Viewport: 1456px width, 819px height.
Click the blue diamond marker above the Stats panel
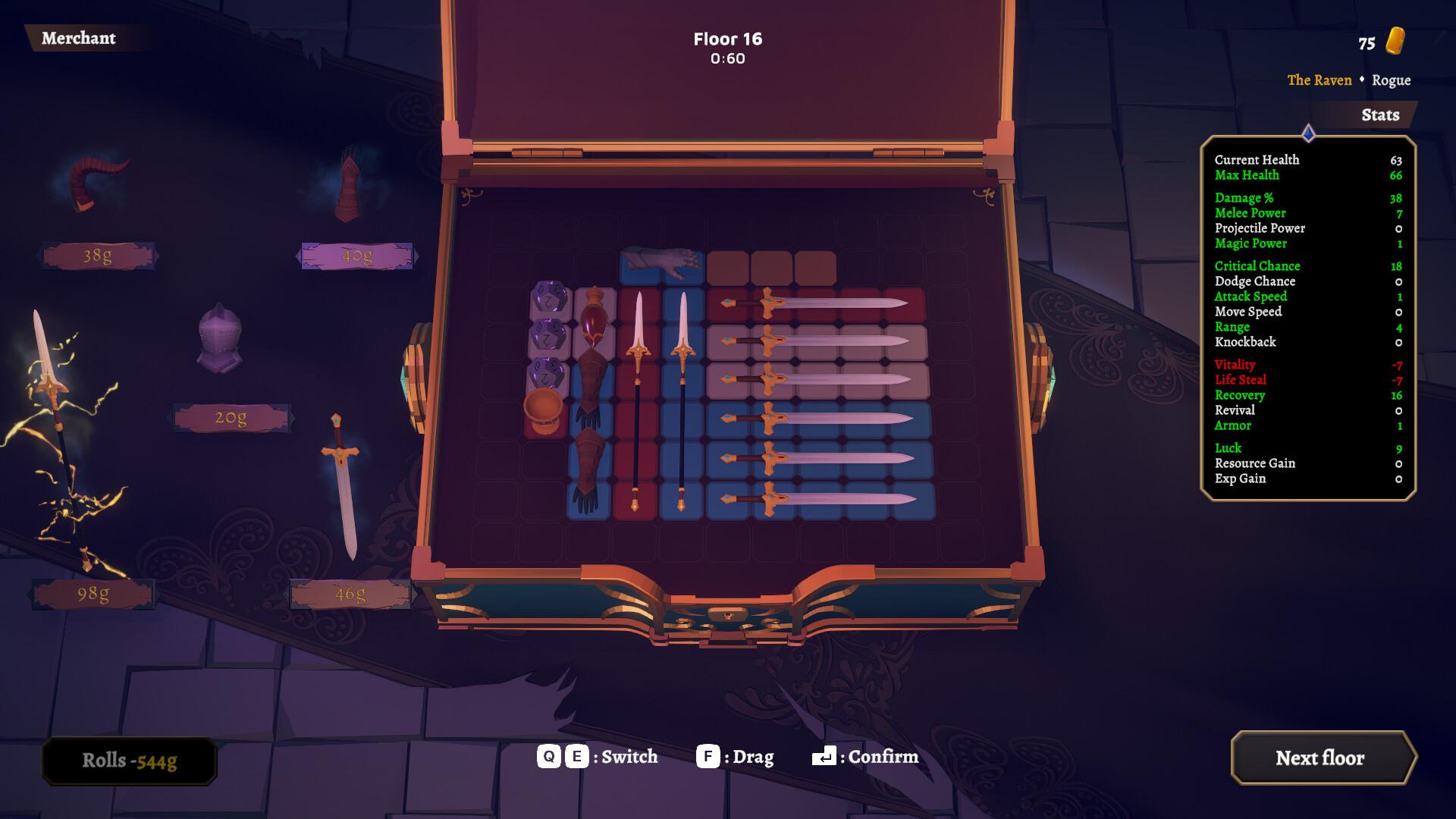click(x=1307, y=130)
